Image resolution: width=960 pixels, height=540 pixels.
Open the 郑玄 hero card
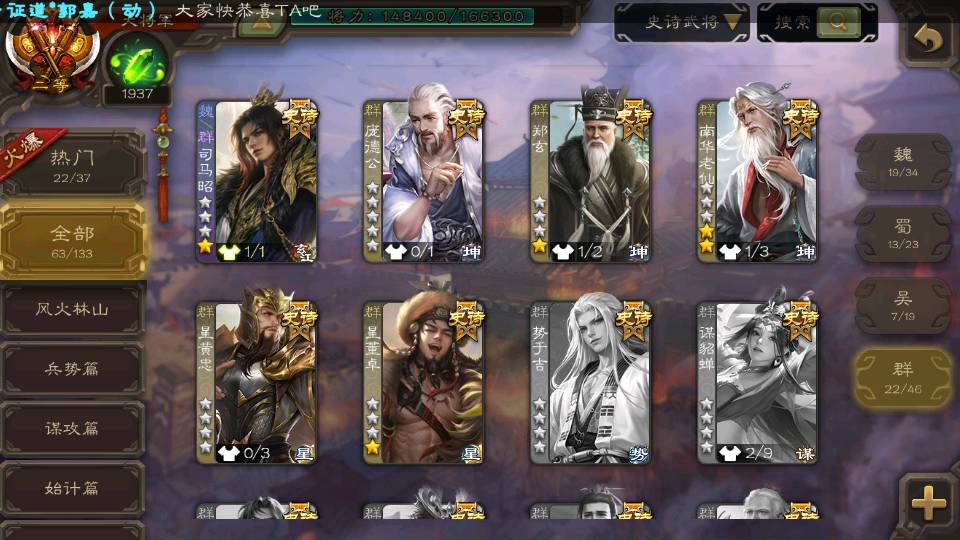point(591,181)
